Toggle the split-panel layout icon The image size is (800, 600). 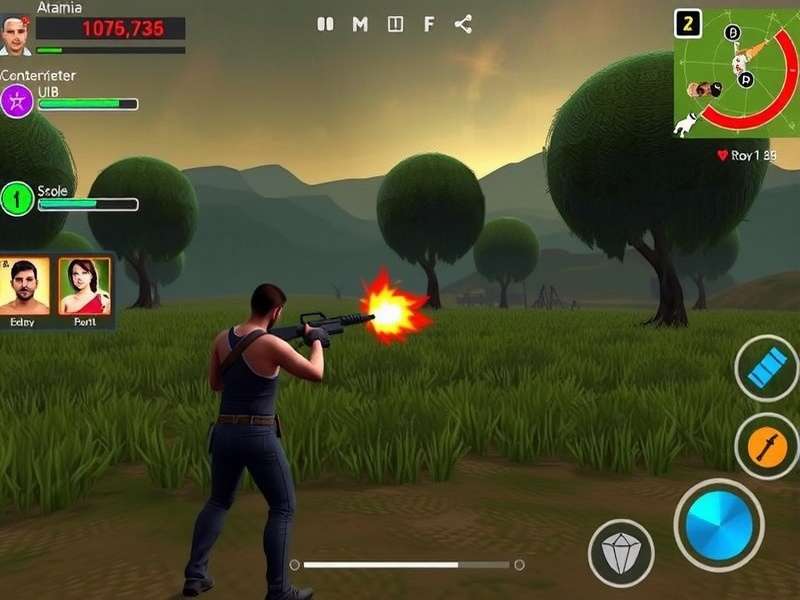click(x=395, y=25)
